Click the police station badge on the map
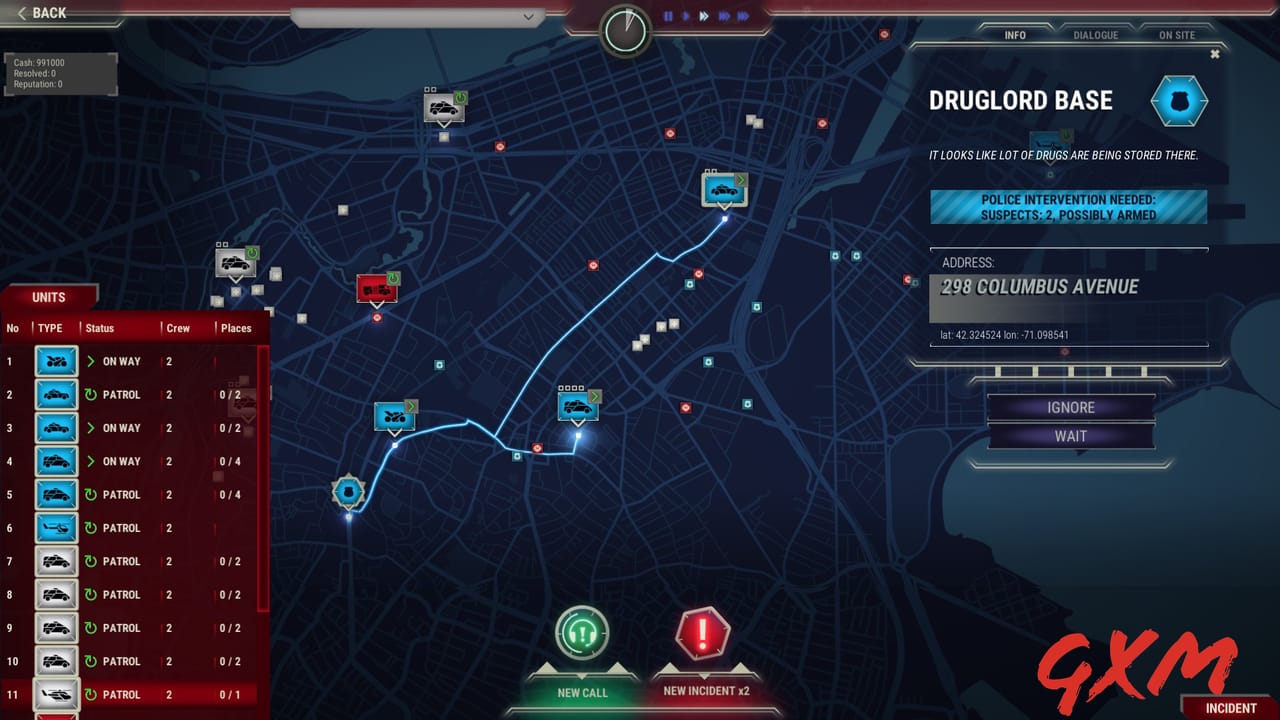The width and height of the screenshot is (1280, 720). [x=349, y=491]
